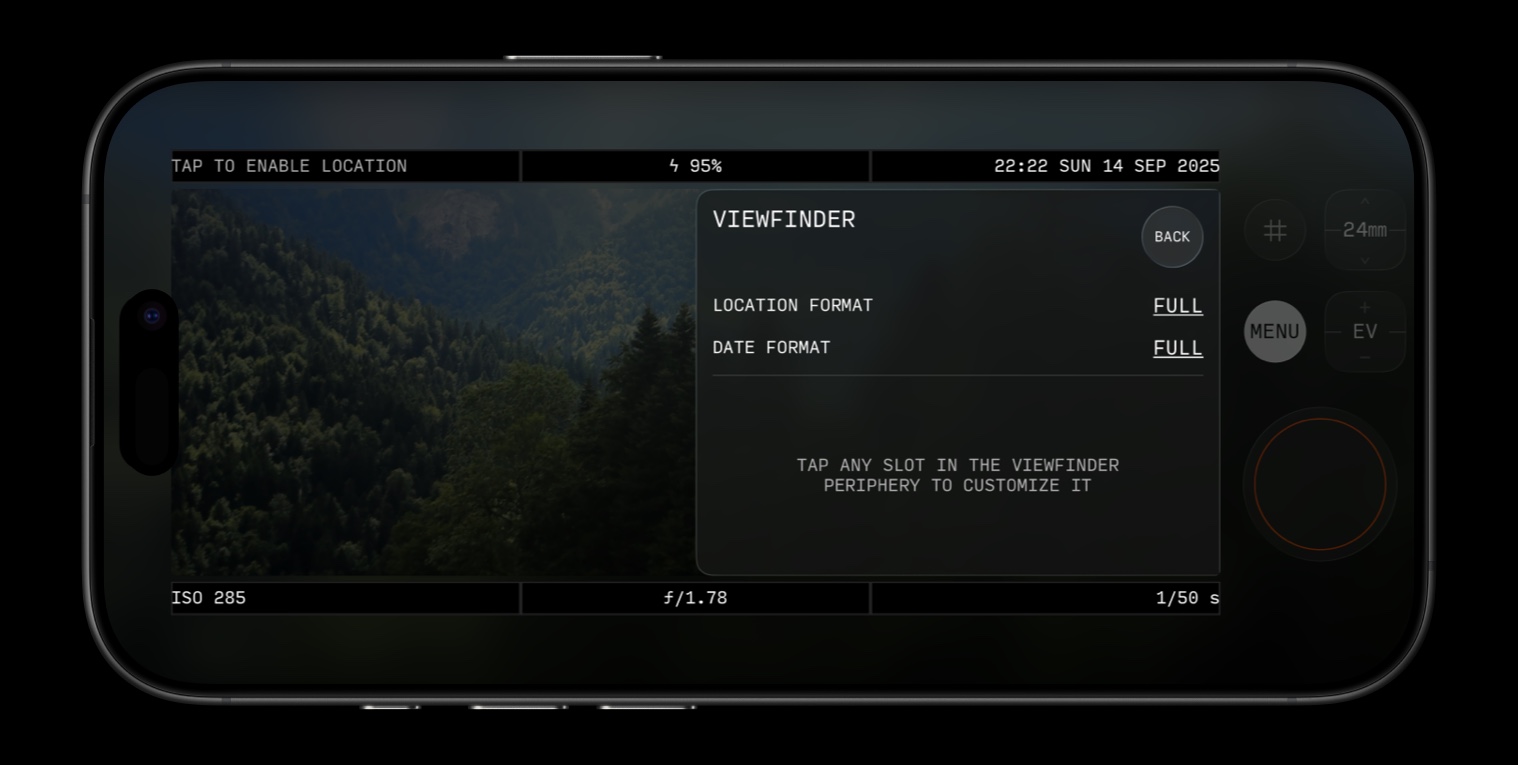Toggle the grid overlay icon
The width and height of the screenshot is (1518, 765).
coord(1275,231)
